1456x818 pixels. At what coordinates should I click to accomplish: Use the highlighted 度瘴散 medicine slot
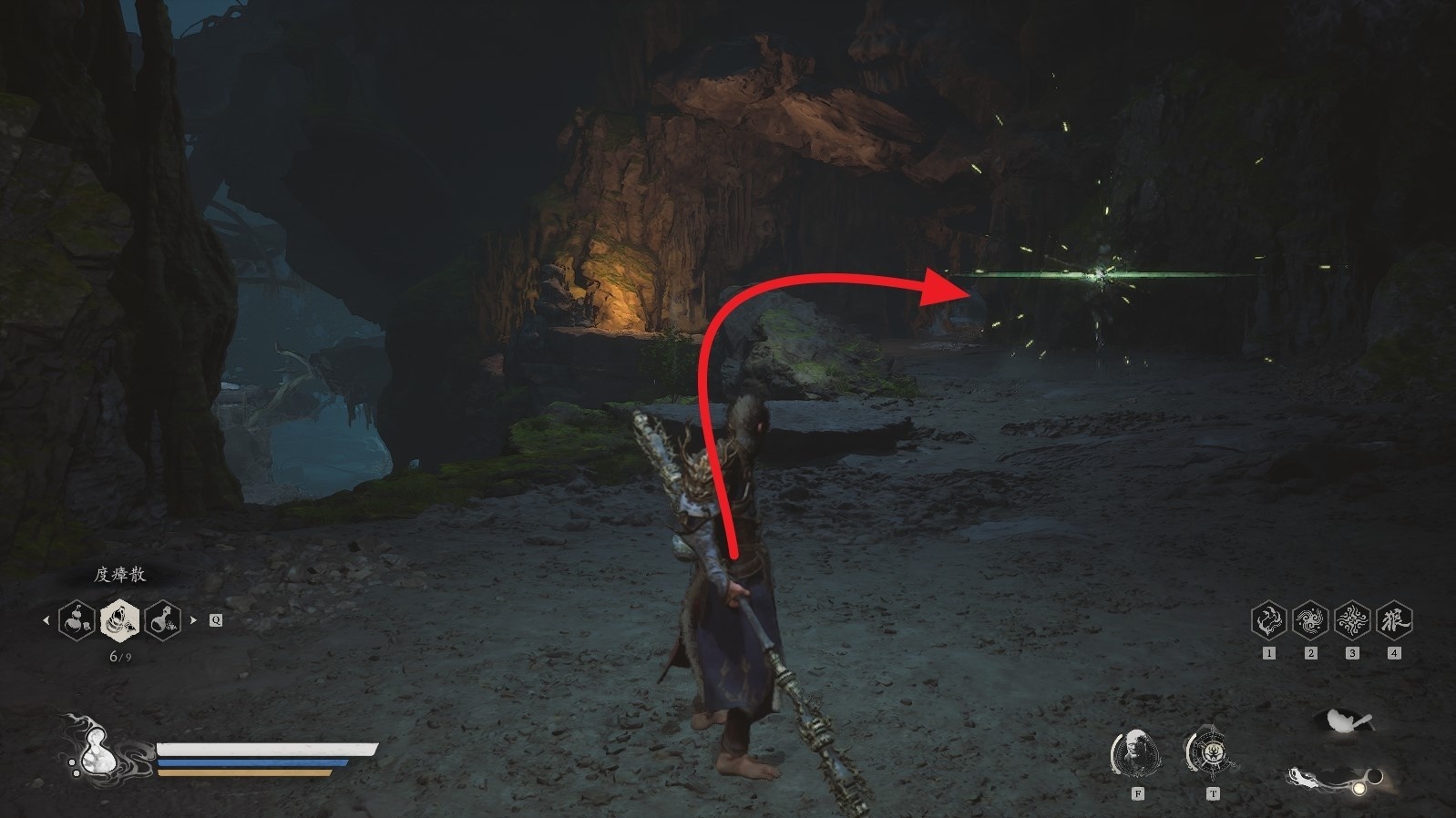point(119,620)
